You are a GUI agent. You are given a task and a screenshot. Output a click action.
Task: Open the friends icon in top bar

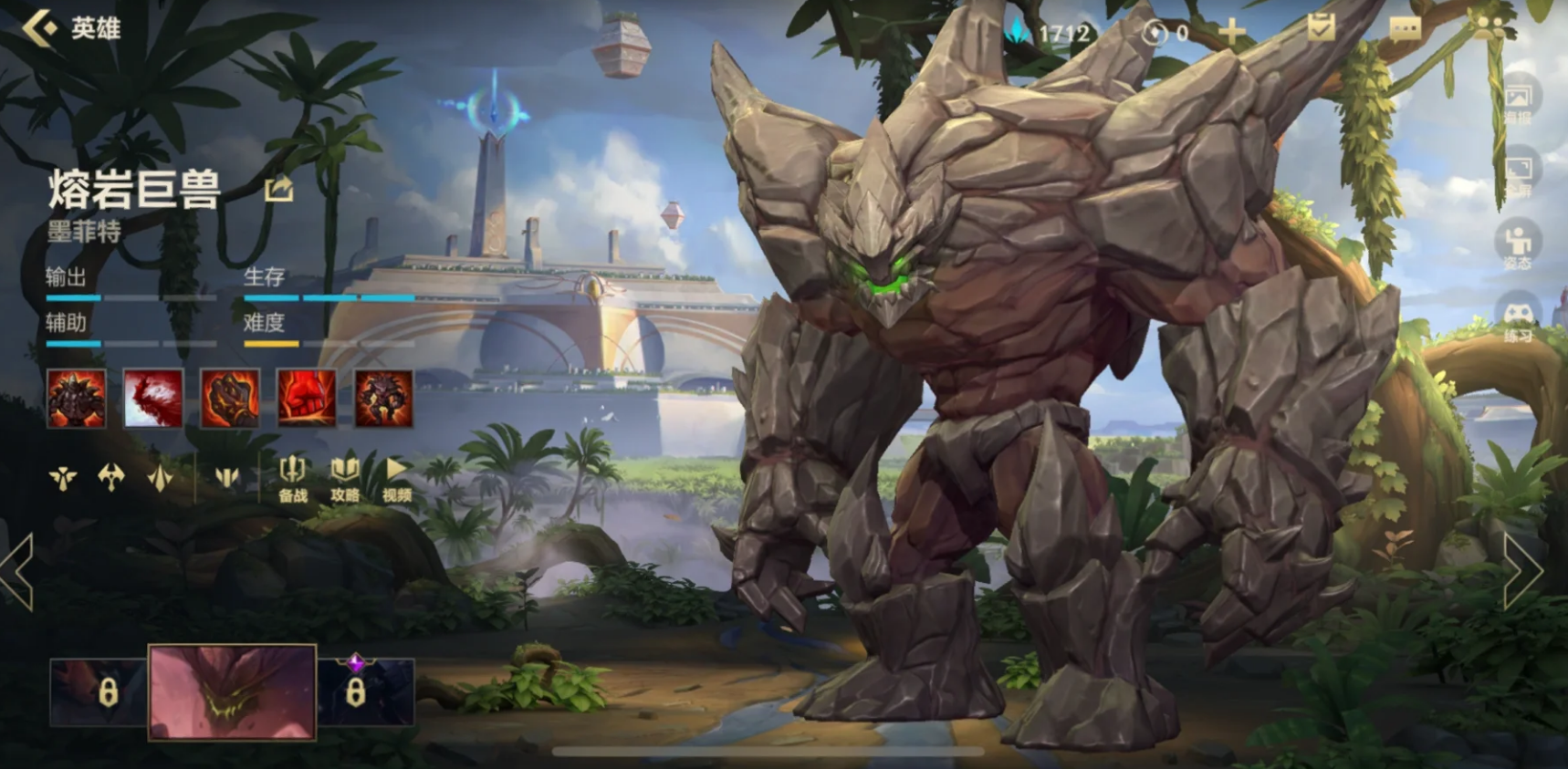point(1492,27)
